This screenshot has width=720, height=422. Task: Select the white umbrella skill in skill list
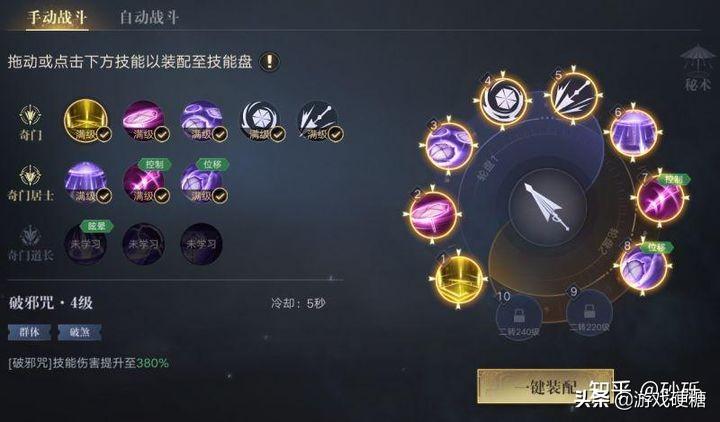pyautogui.click(x=258, y=119)
